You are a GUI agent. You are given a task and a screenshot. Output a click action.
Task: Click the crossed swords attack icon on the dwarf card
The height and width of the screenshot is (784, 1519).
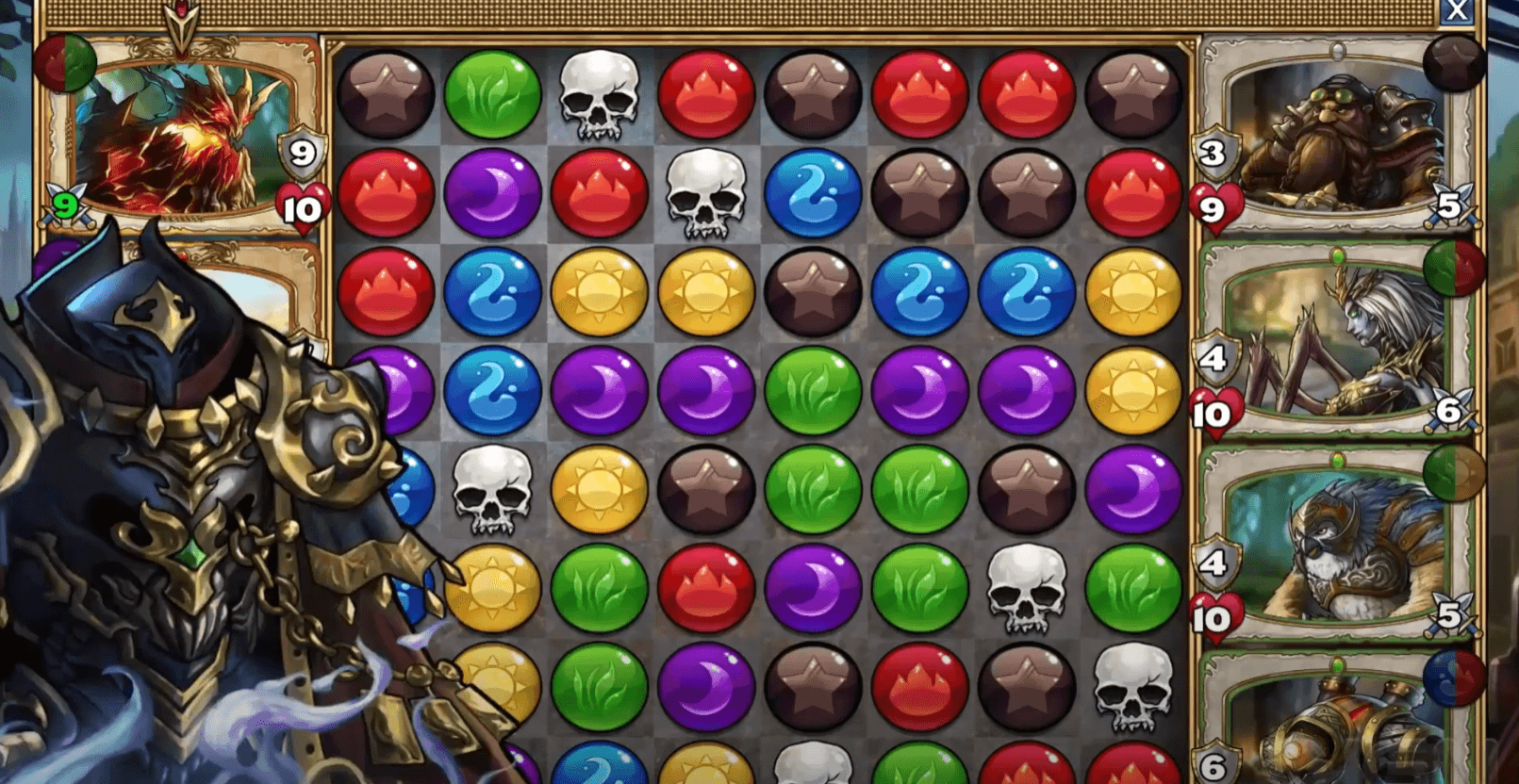tap(1452, 204)
